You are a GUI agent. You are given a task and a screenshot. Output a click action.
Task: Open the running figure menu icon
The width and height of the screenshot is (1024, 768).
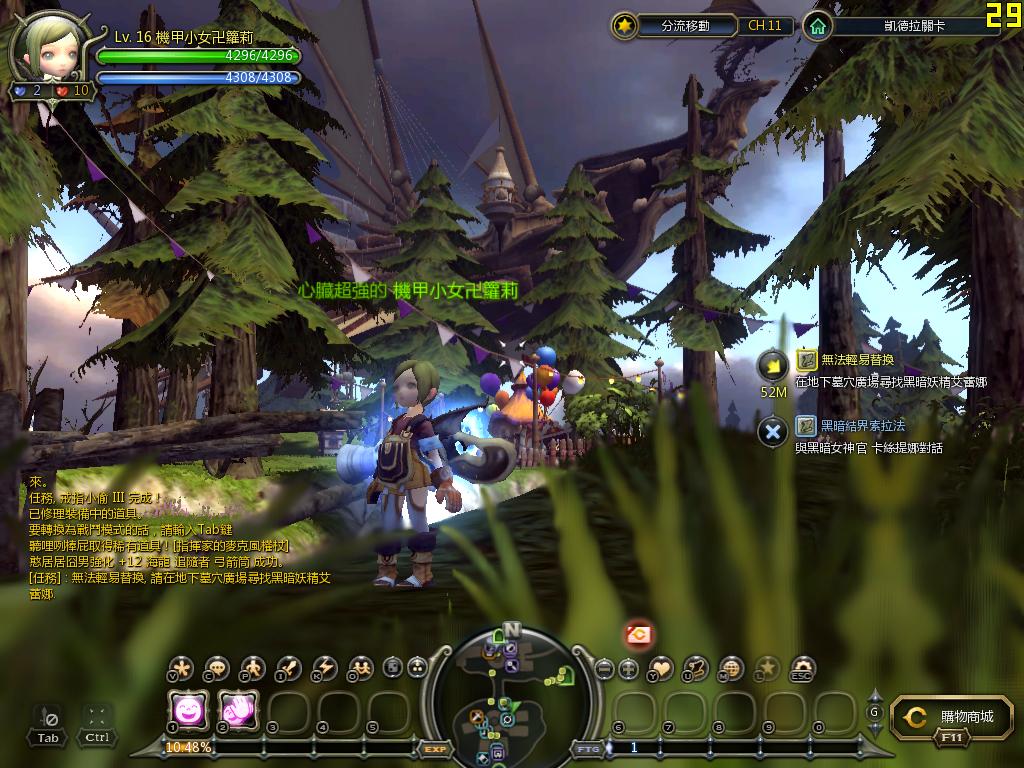(253, 668)
